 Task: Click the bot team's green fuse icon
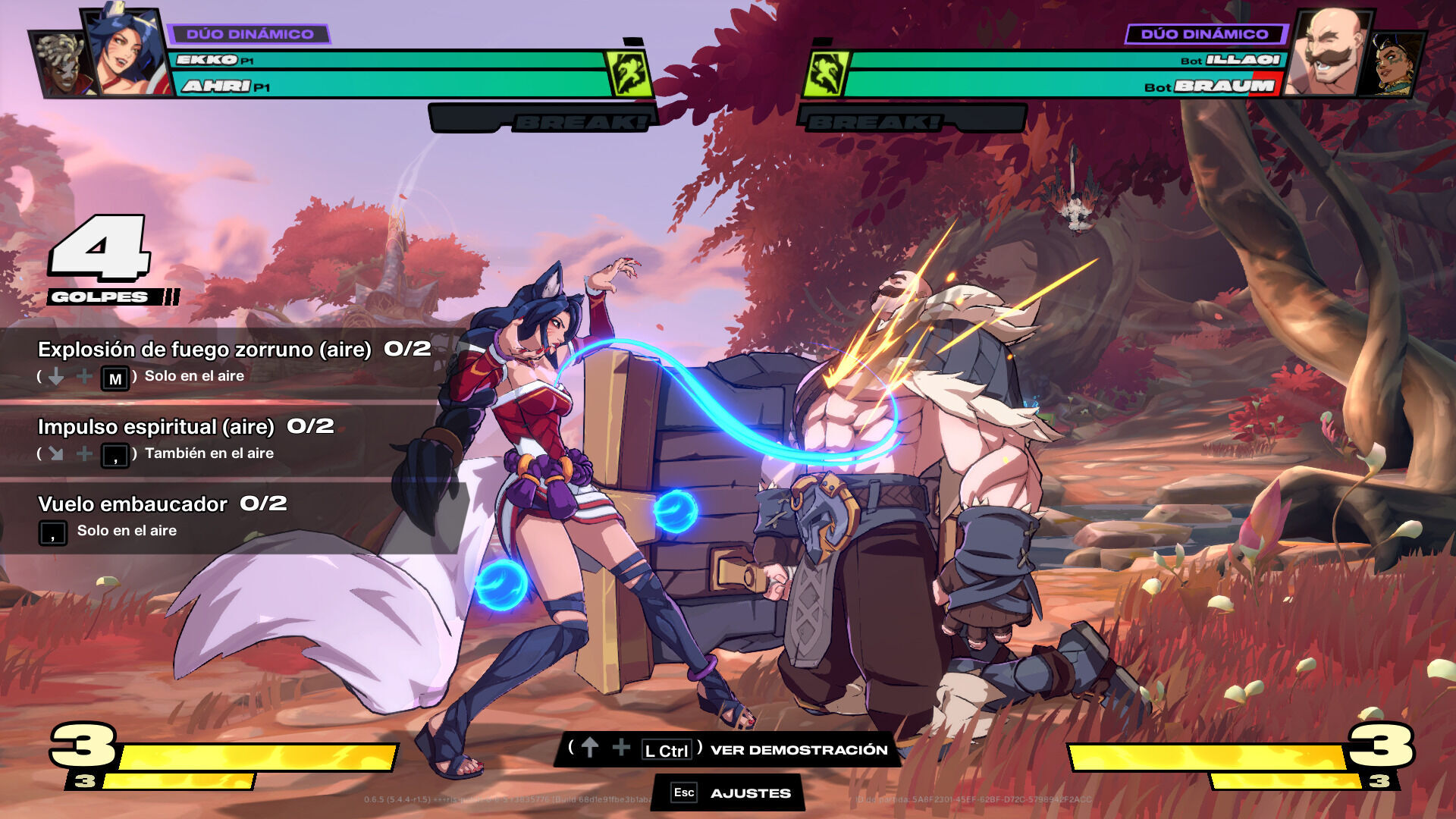826,74
